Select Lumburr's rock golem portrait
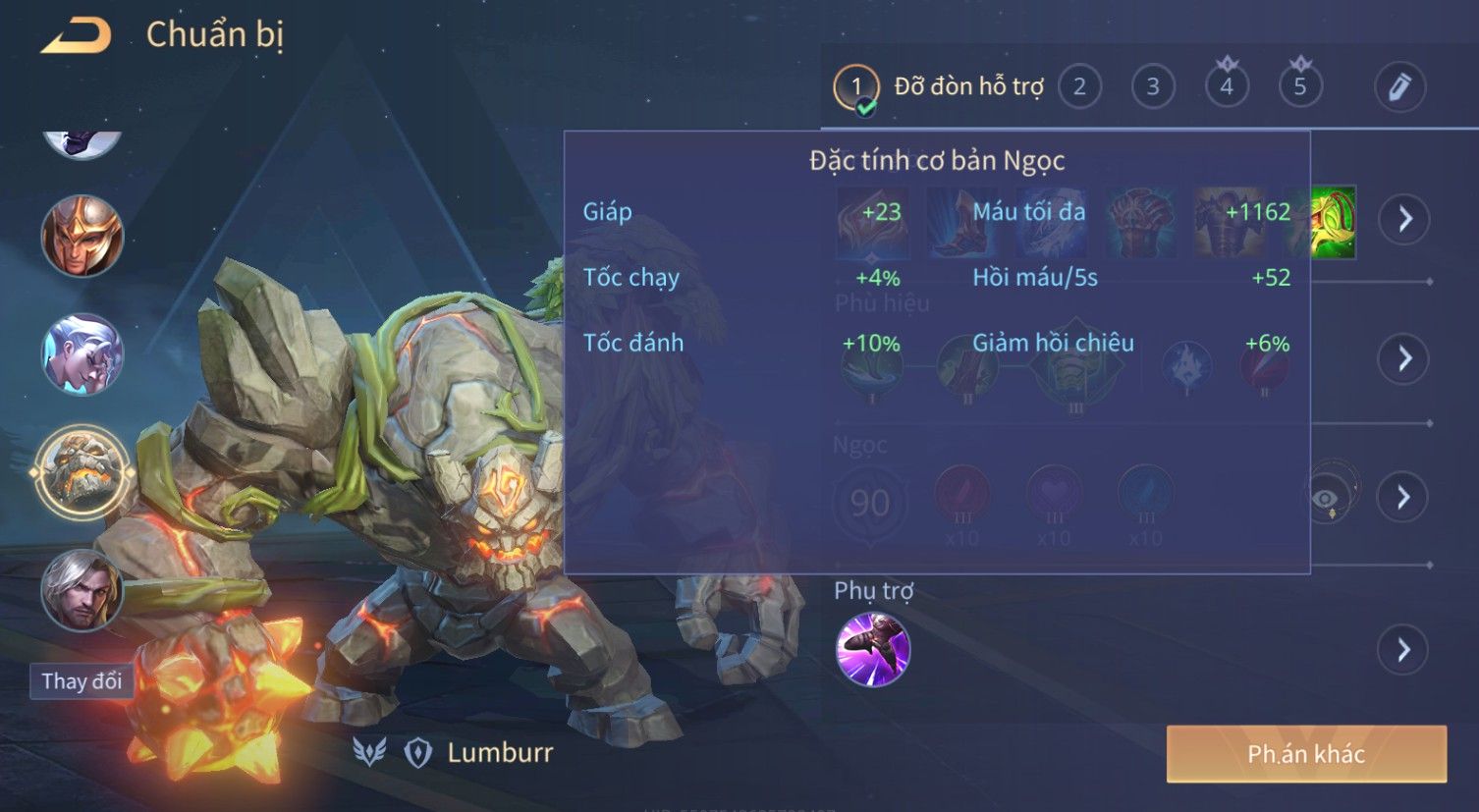The width and height of the screenshot is (1479, 812). tap(82, 472)
